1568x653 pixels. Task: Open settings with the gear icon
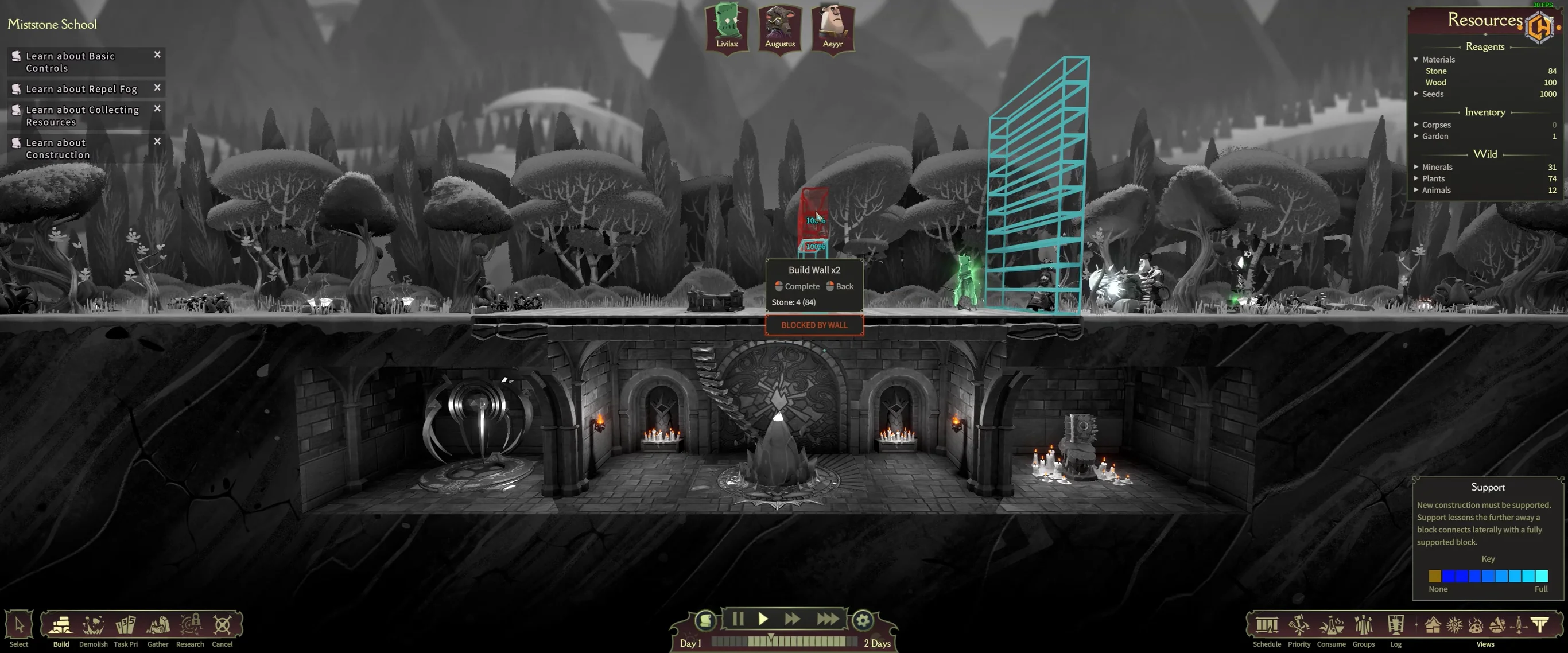(x=862, y=620)
